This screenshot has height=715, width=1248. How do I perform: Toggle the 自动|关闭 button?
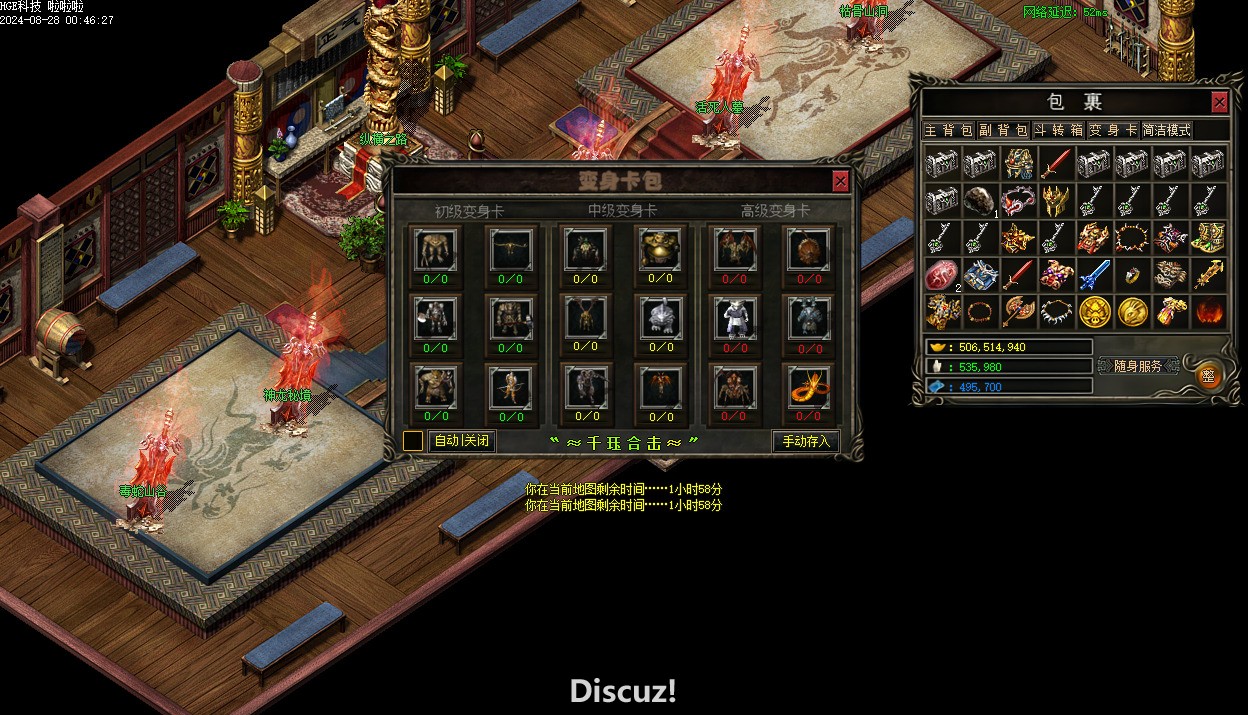(462, 441)
